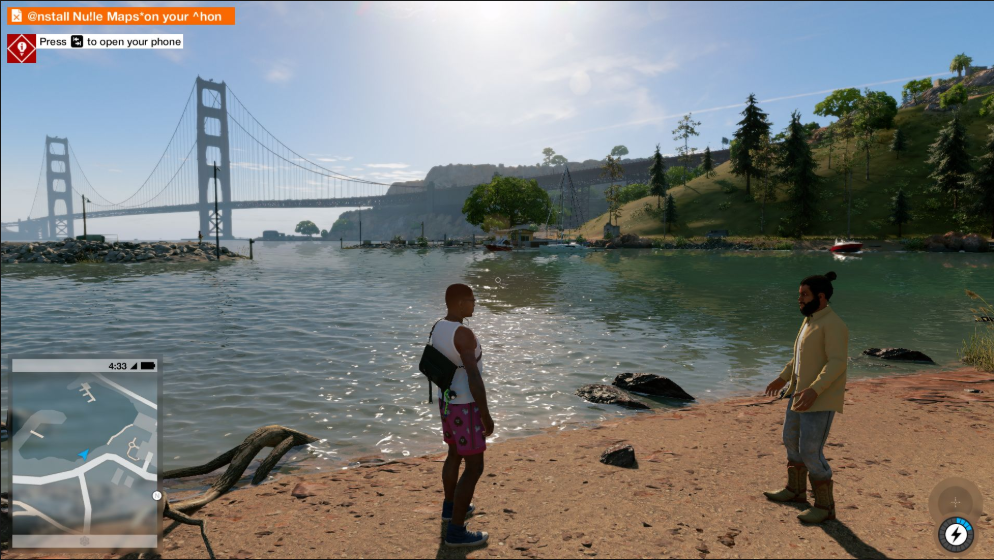Activate the lightning bolt battery icon
Screen dimensions: 994x560
coord(956,535)
